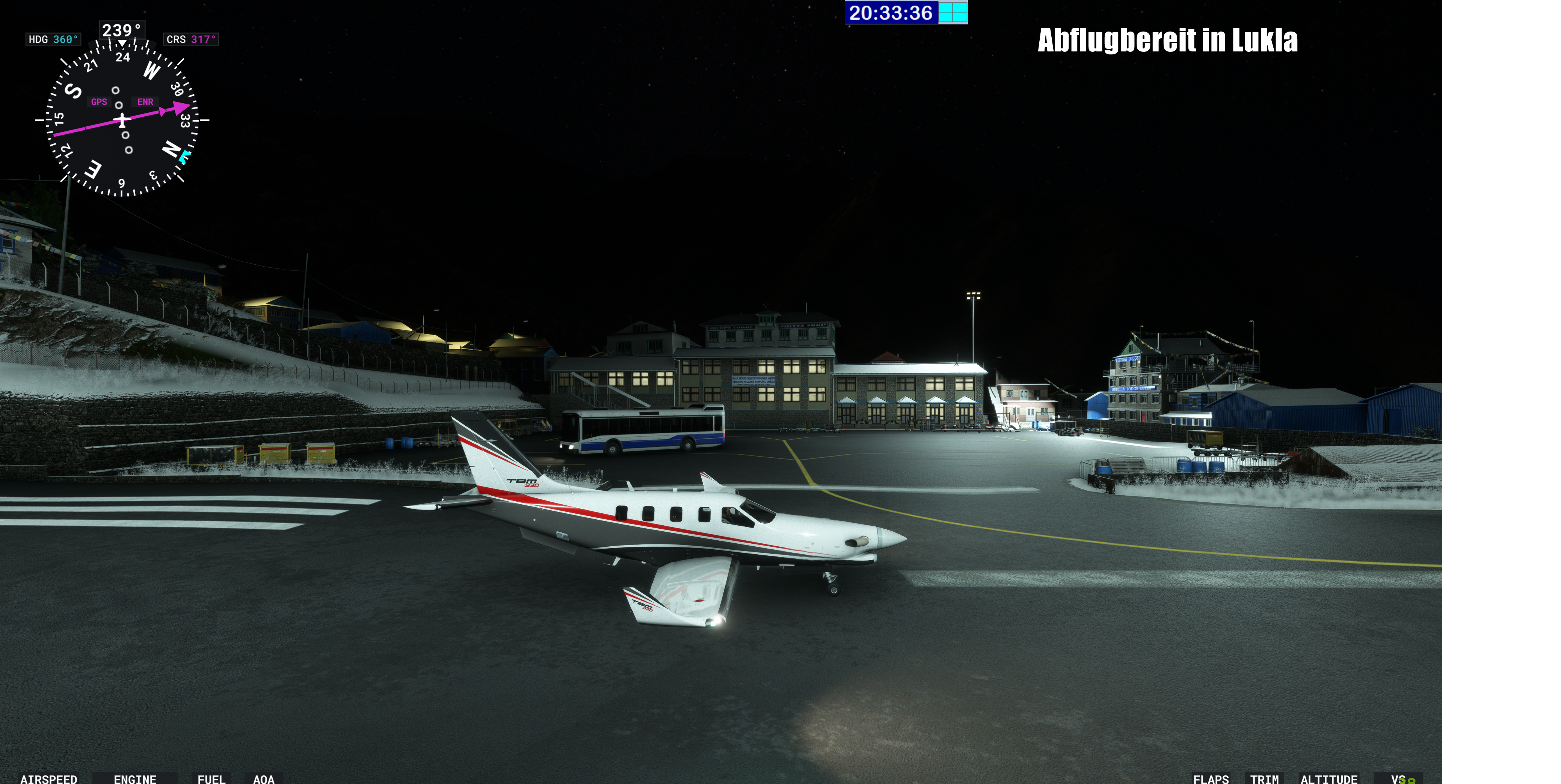Click the cyan grid icon beside the clock

coord(953,13)
